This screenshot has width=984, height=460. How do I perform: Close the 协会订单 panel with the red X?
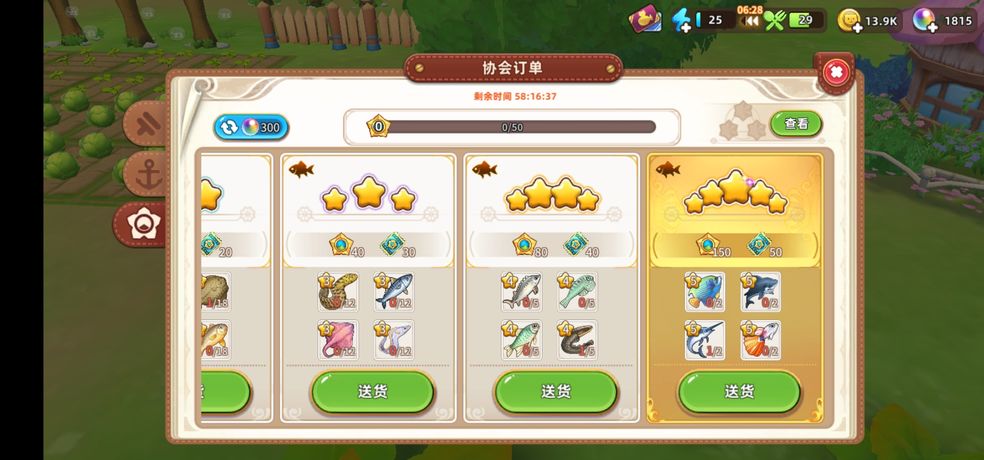click(835, 71)
